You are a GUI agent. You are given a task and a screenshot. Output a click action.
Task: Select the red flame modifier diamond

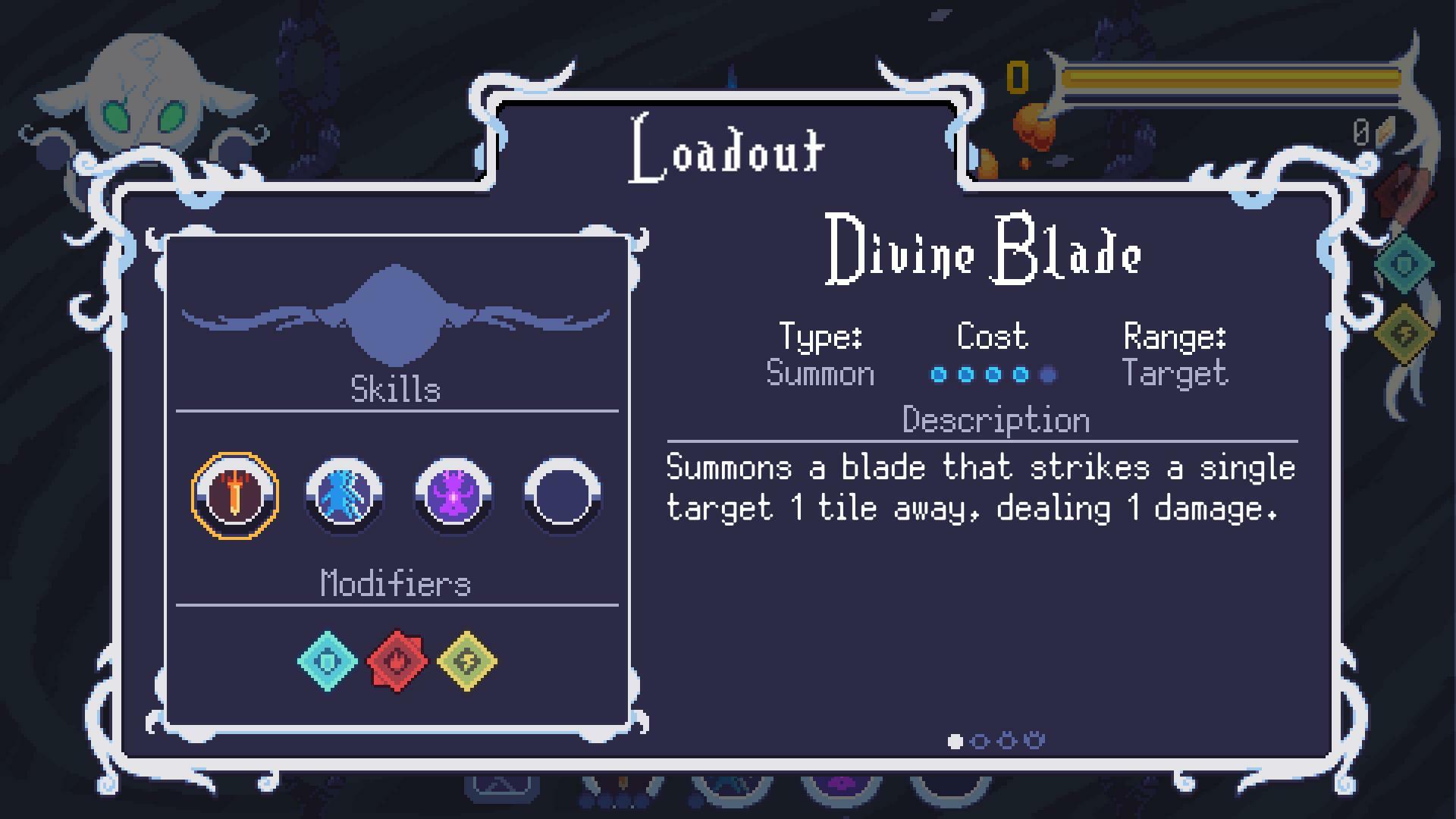(397, 661)
